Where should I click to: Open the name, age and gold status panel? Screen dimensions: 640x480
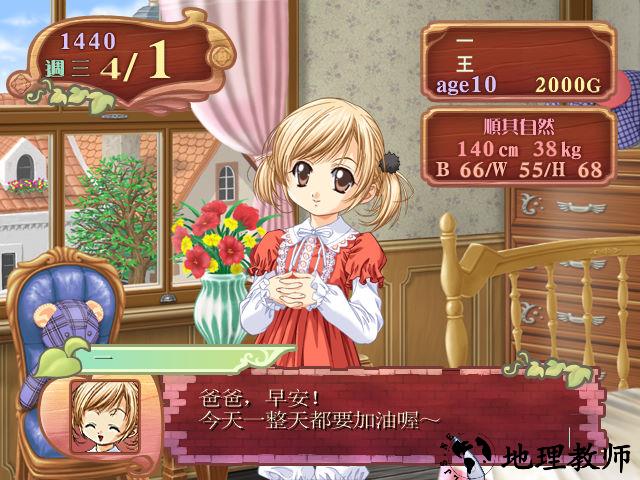pos(517,61)
